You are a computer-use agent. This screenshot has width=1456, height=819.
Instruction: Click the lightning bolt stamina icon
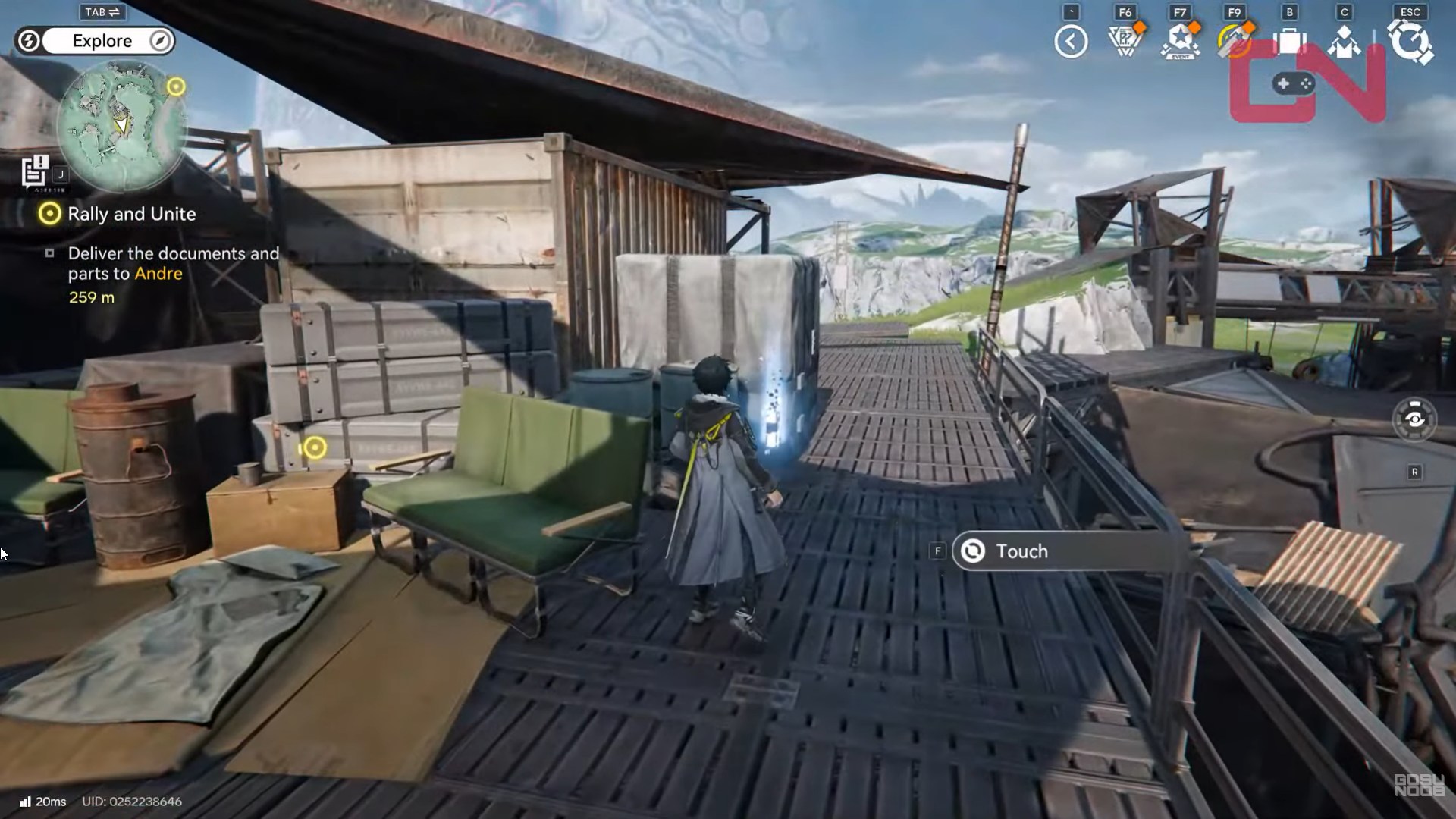click(x=29, y=41)
